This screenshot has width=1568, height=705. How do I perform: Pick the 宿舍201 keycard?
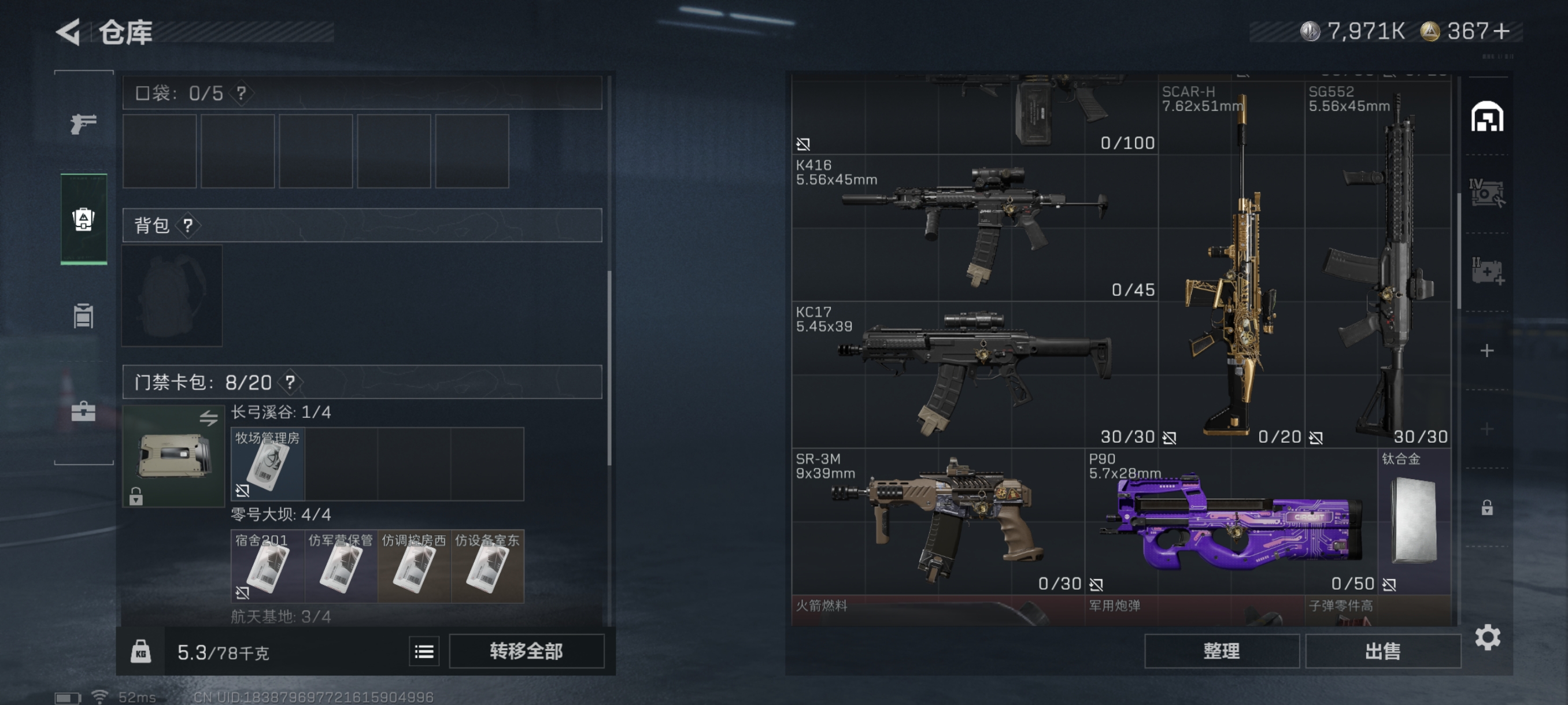pos(267,566)
